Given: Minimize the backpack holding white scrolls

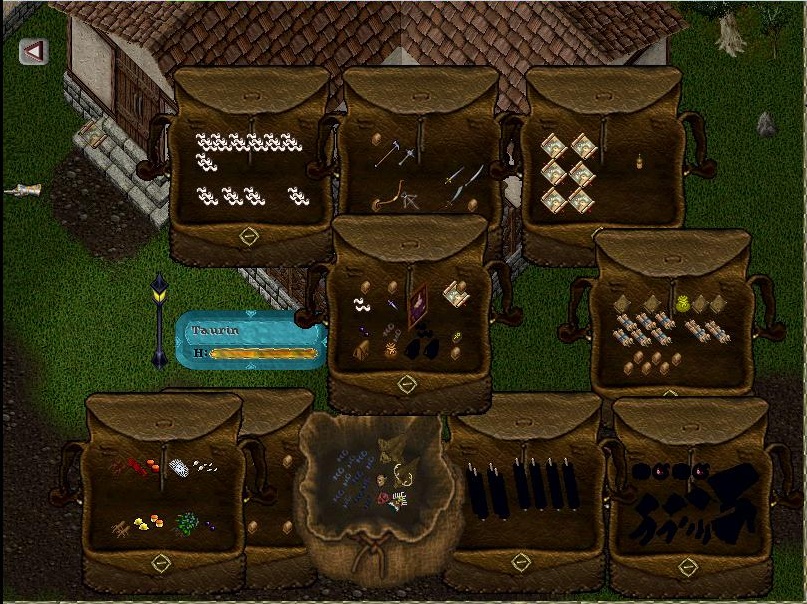Looking at the screenshot, I should coord(249,237).
